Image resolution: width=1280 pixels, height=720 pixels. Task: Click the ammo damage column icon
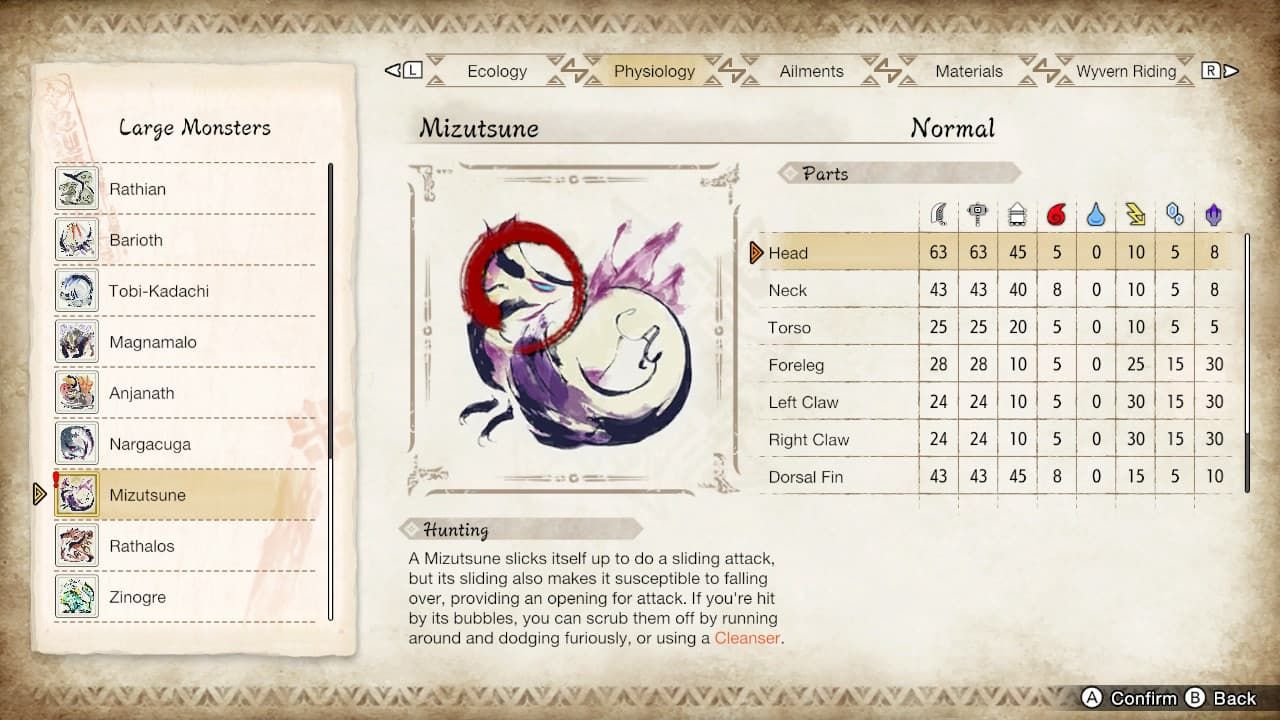coord(1017,213)
